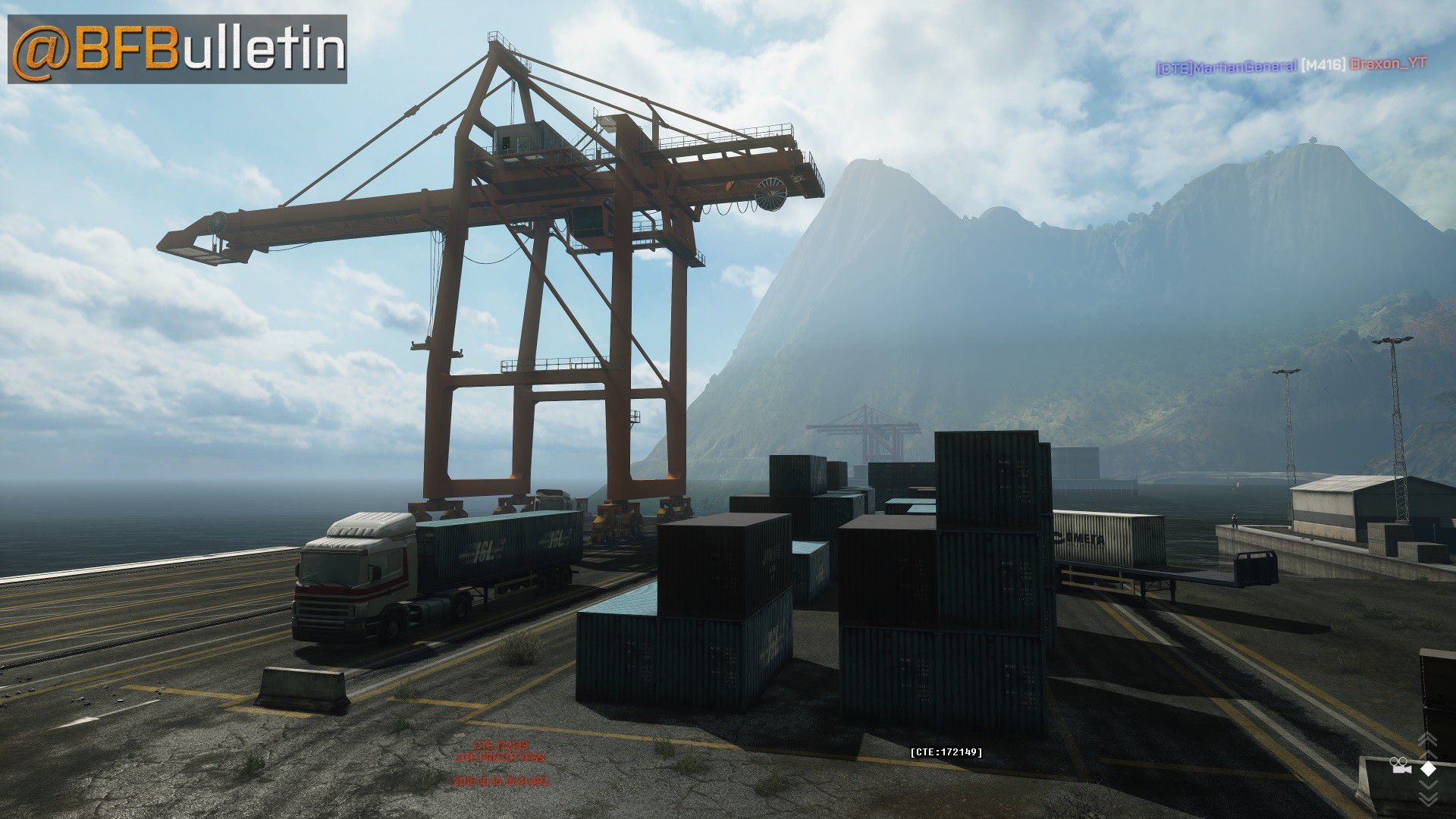Select the white diamond camera speed marker
The width and height of the screenshot is (1456, 819).
coord(1428,767)
